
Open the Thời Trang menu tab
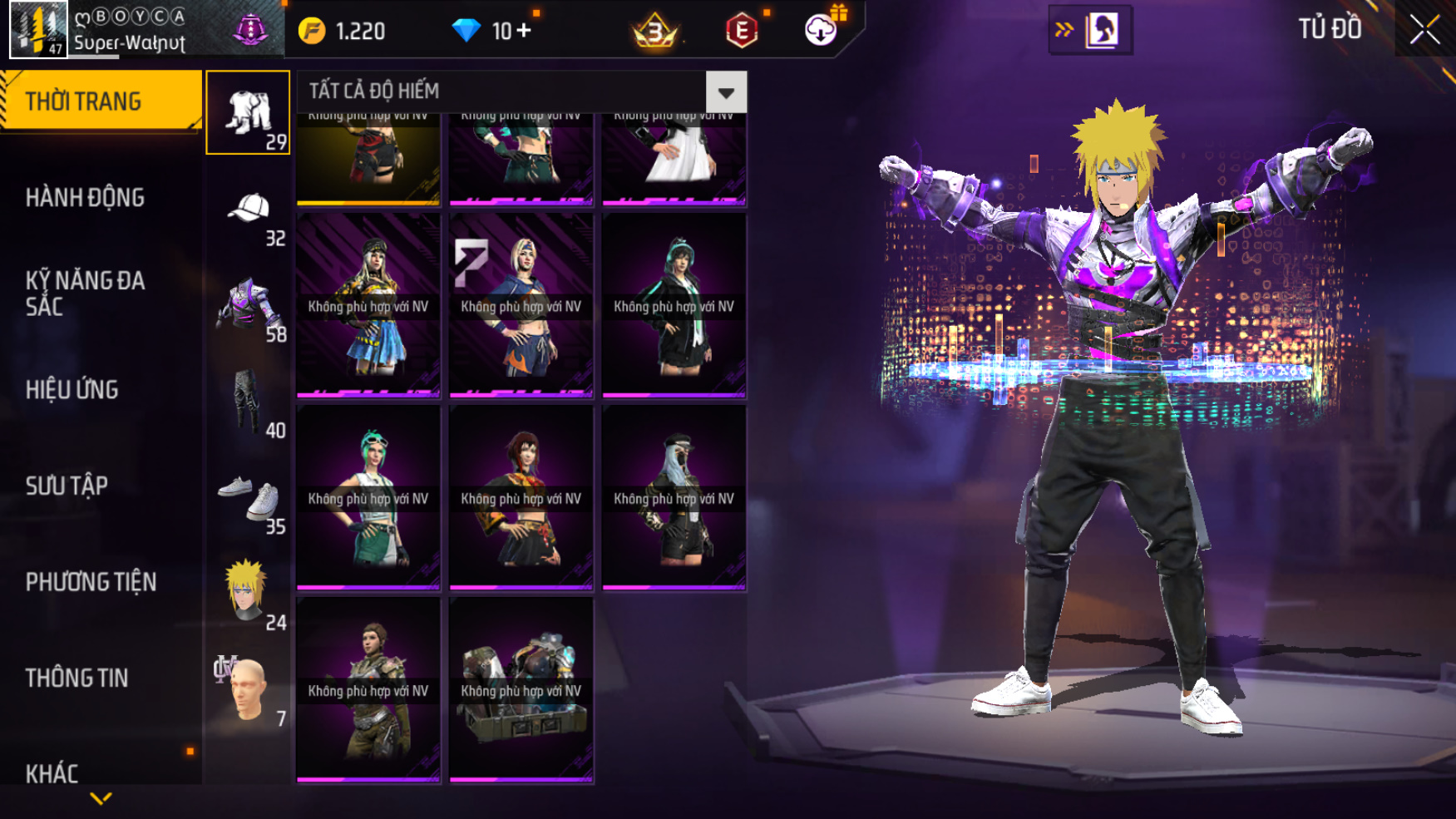tap(100, 101)
